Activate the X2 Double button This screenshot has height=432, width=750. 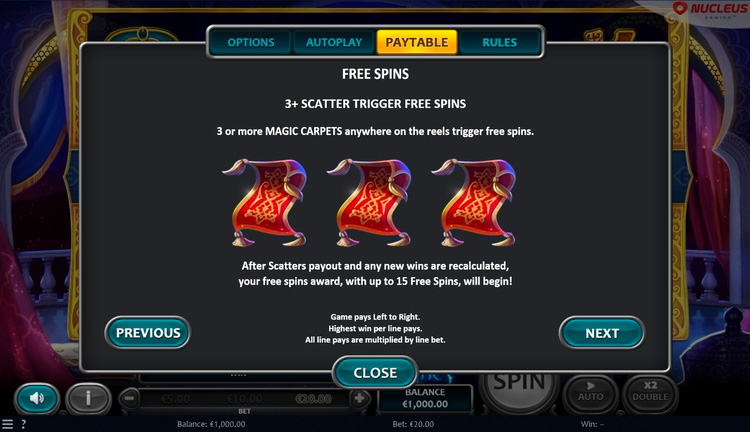point(651,392)
